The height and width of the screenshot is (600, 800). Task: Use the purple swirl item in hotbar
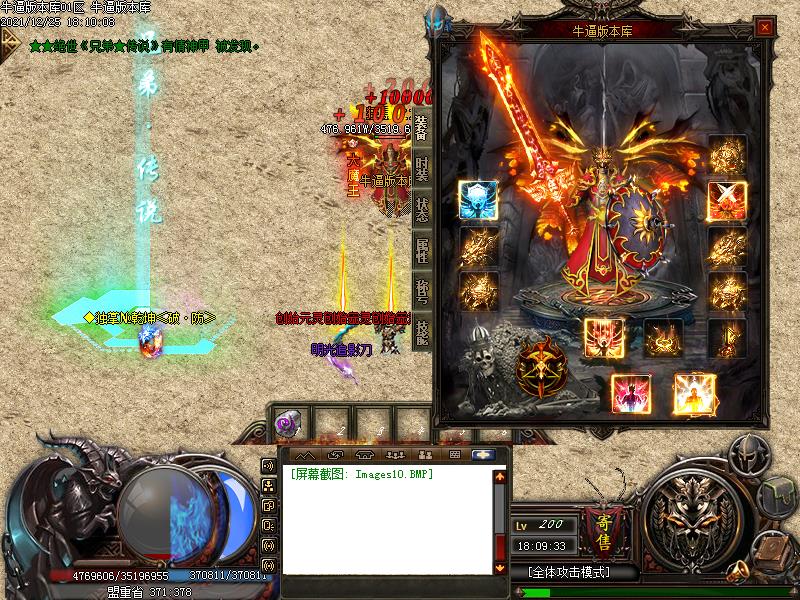click(287, 424)
